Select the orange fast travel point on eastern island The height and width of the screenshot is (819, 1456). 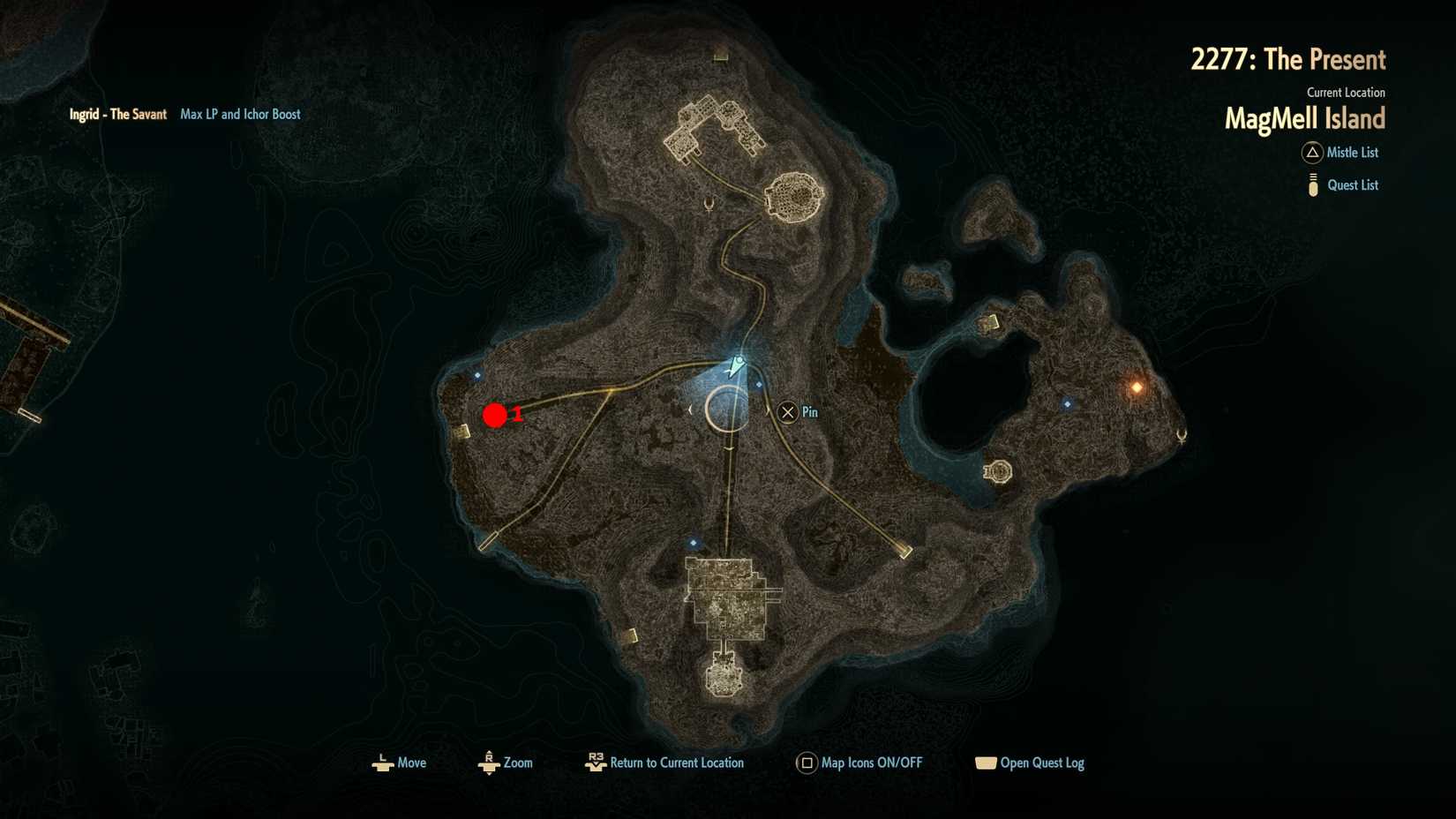[x=1136, y=386]
